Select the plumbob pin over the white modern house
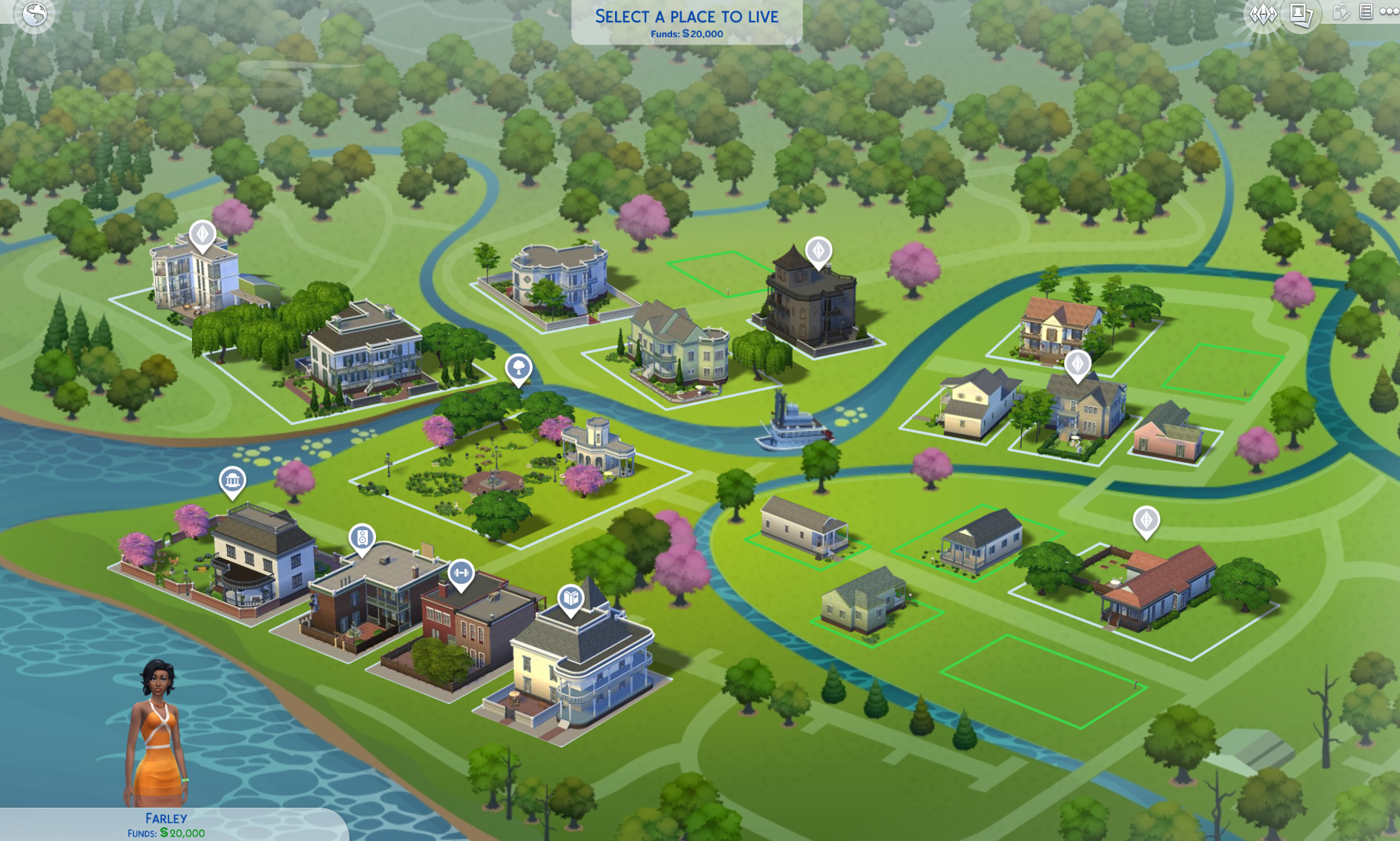Viewport: 1400px width, 841px height. point(202,234)
